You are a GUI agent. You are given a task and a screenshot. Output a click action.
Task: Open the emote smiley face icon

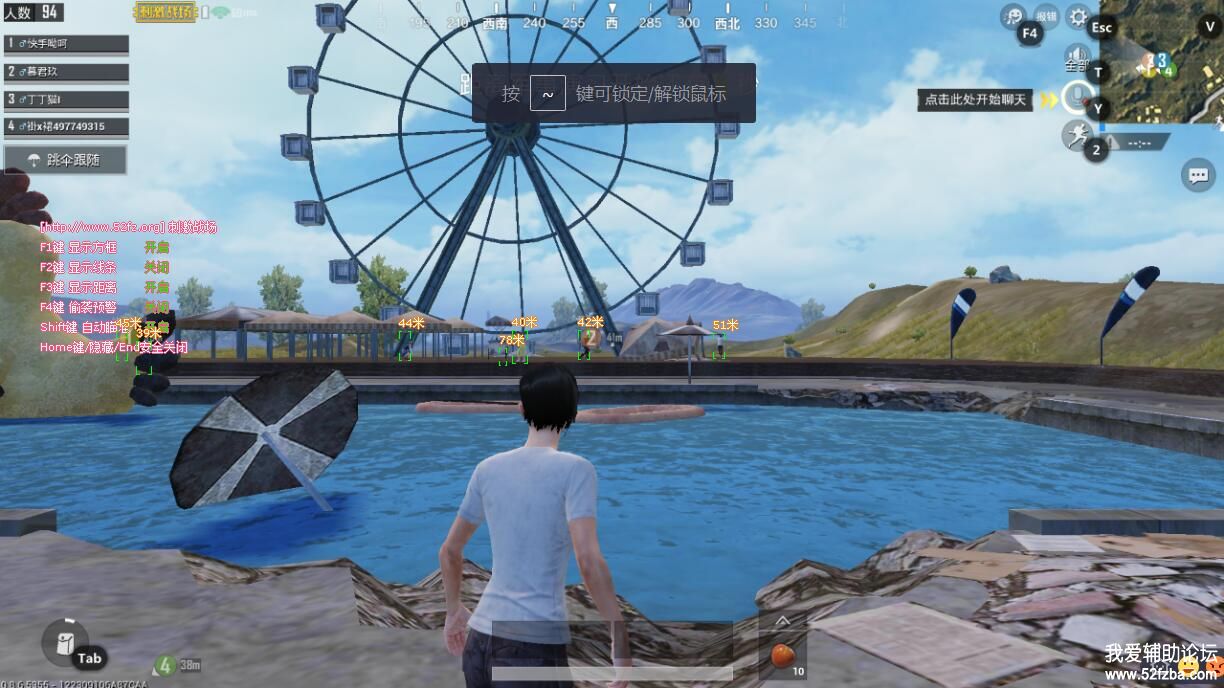pyautogui.click(x=1014, y=16)
